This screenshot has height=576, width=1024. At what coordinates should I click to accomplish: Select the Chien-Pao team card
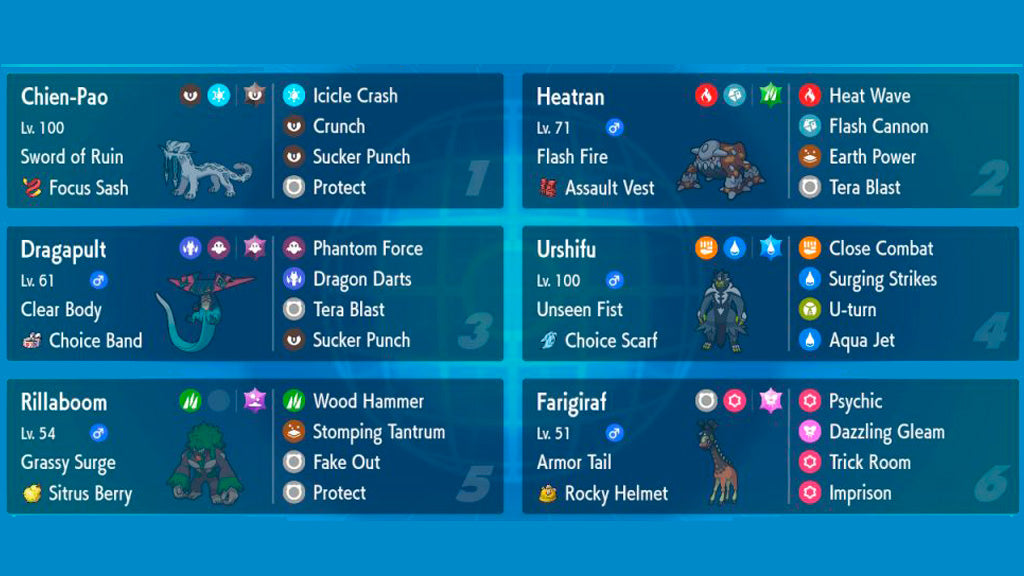point(64,97)
